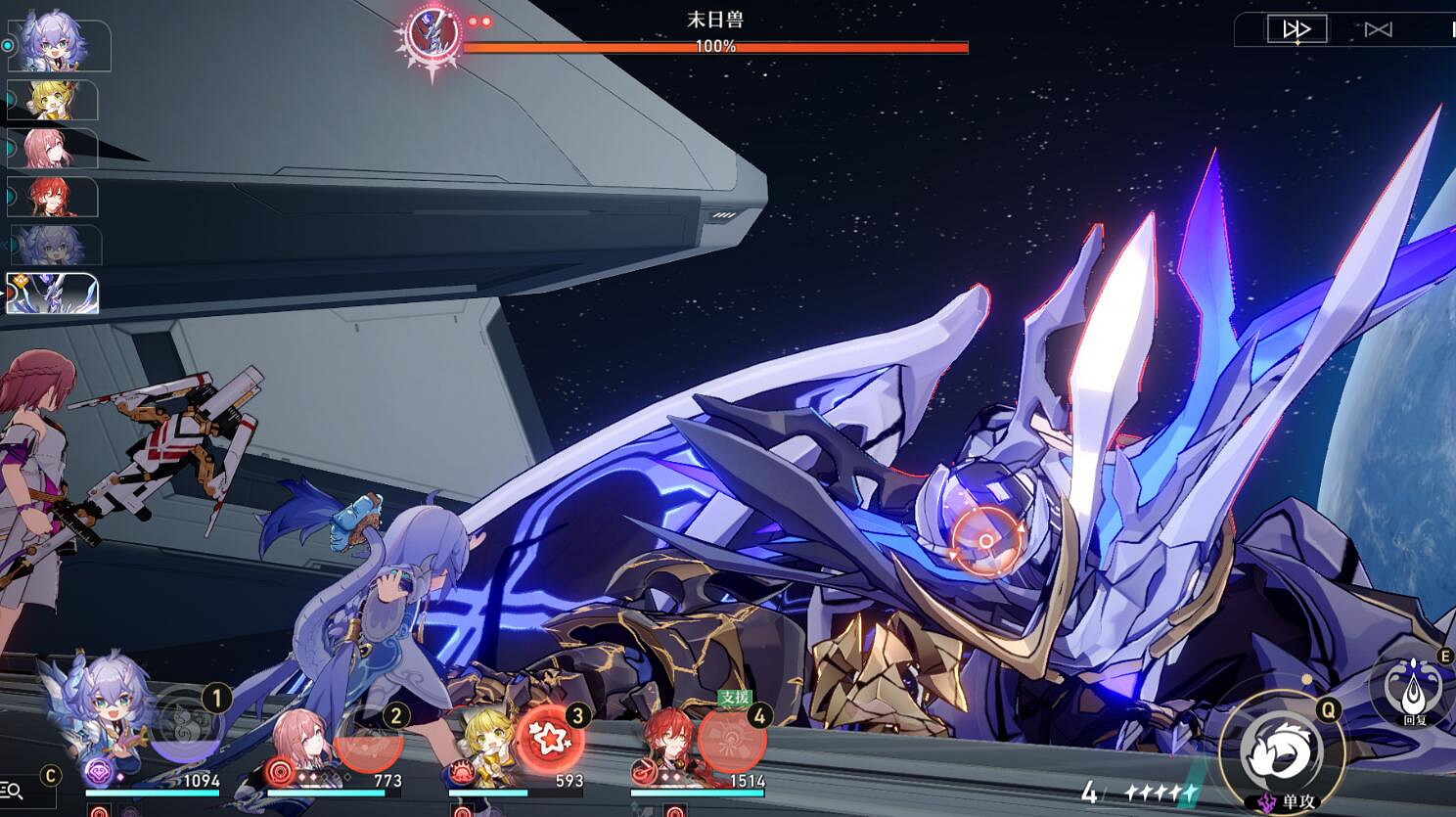Click the blonde character in the turn order
Viewport: 1456px width, 817px height.
53,101
